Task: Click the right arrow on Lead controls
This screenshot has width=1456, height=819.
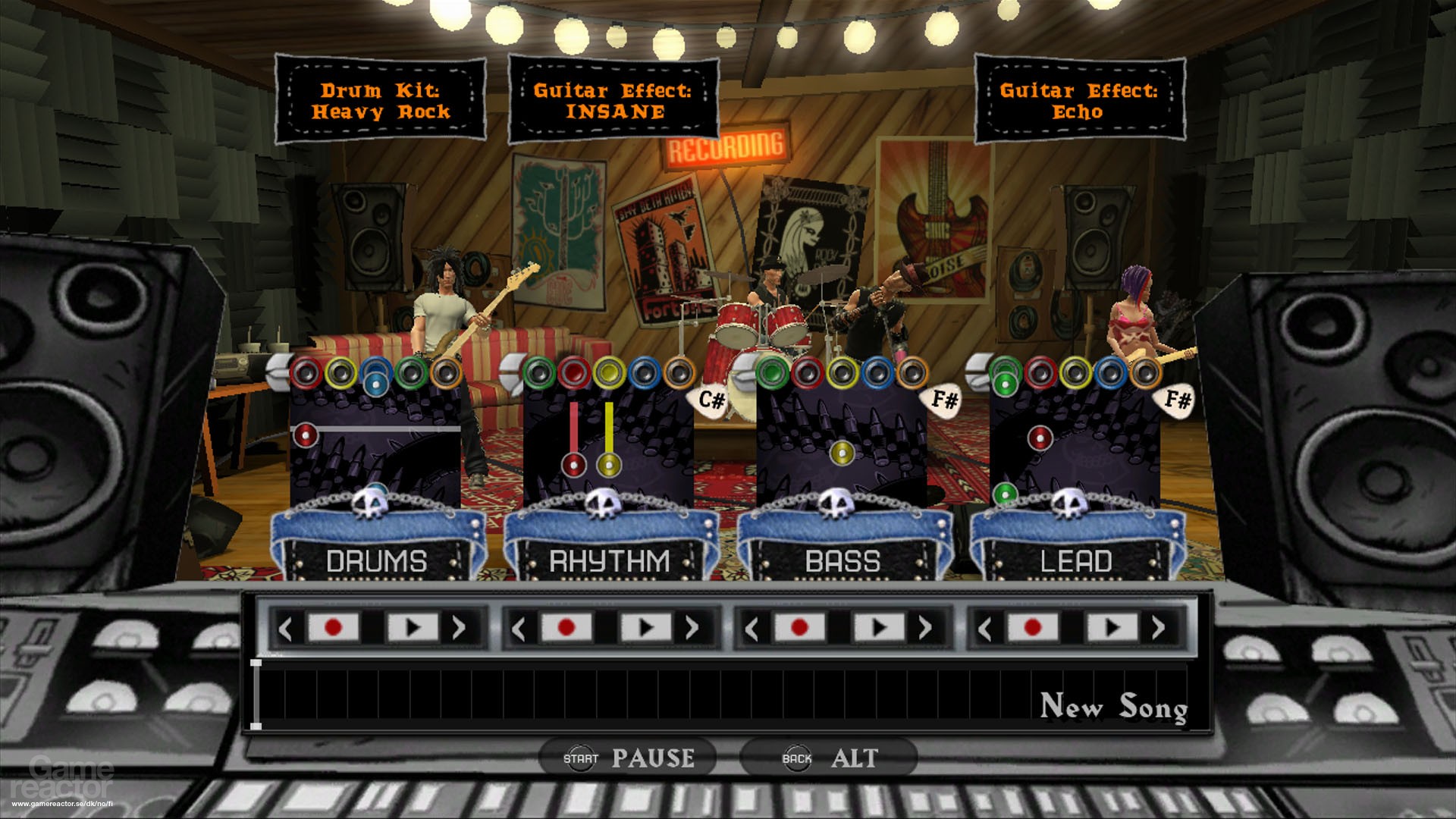Action: [x=1158, y=628]
